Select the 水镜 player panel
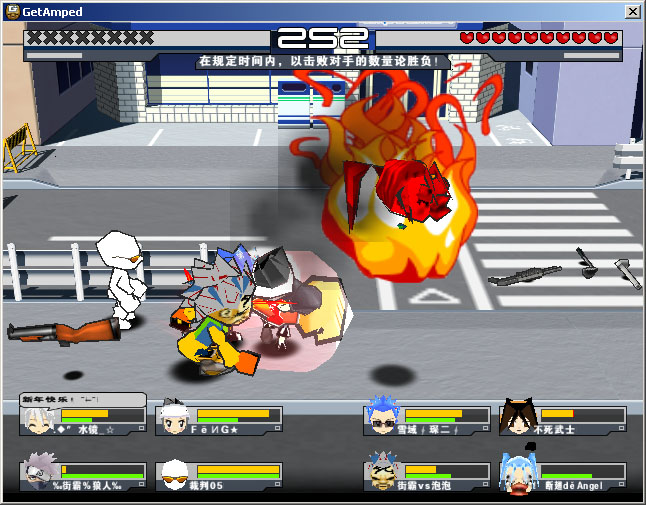646x505 pixels. pyautogui.click(x=83, y=420)
